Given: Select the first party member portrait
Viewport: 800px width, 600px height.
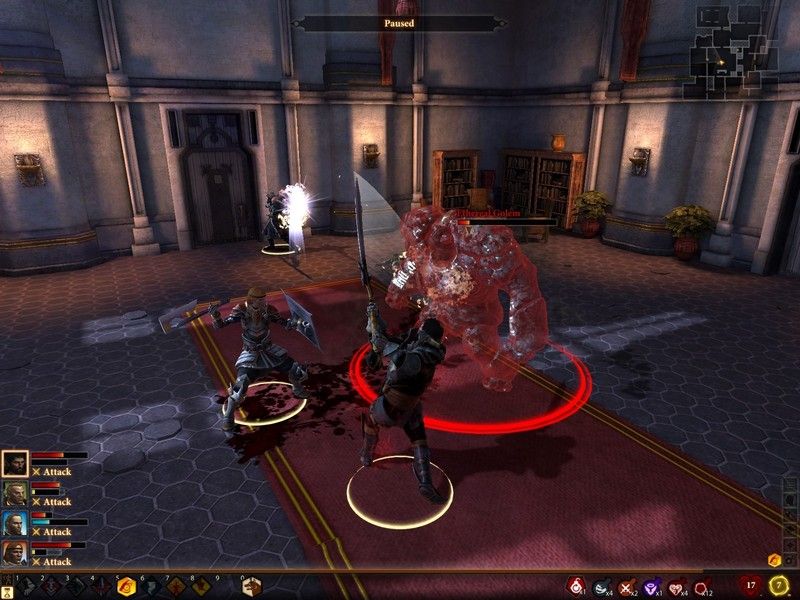Looking at the screenshot, I should 14,463.
